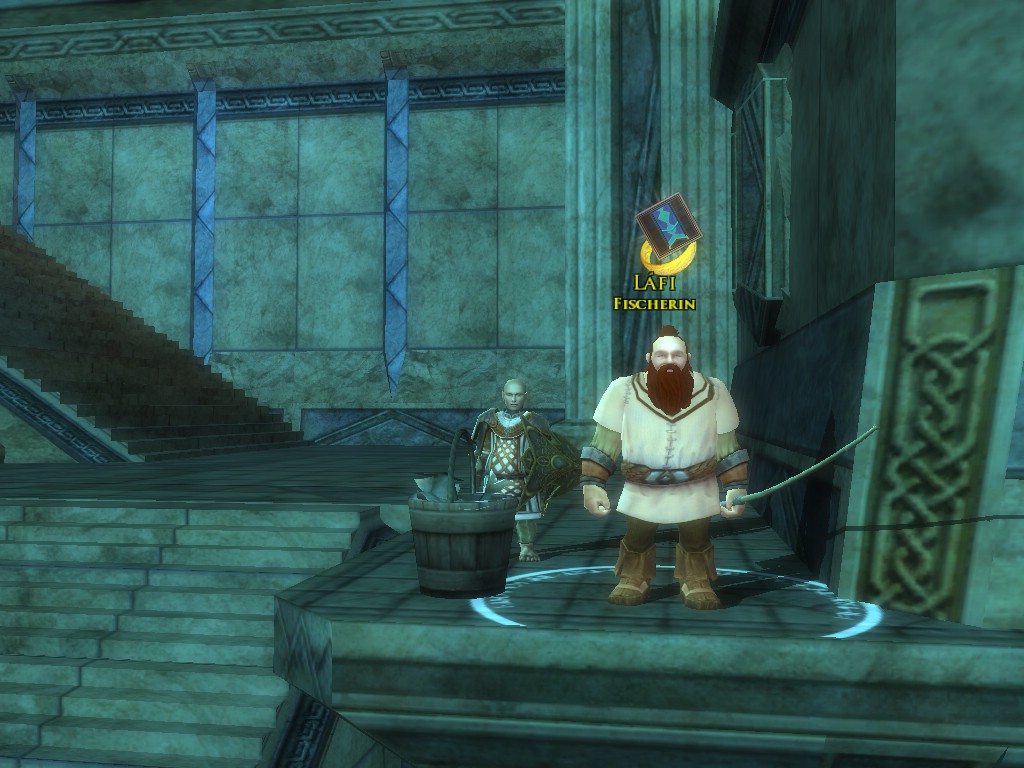Select the Láfi Fischerin floating nameplate
Image resolution: width=1024 pixels, height=768 pixels.
[655, 293]
